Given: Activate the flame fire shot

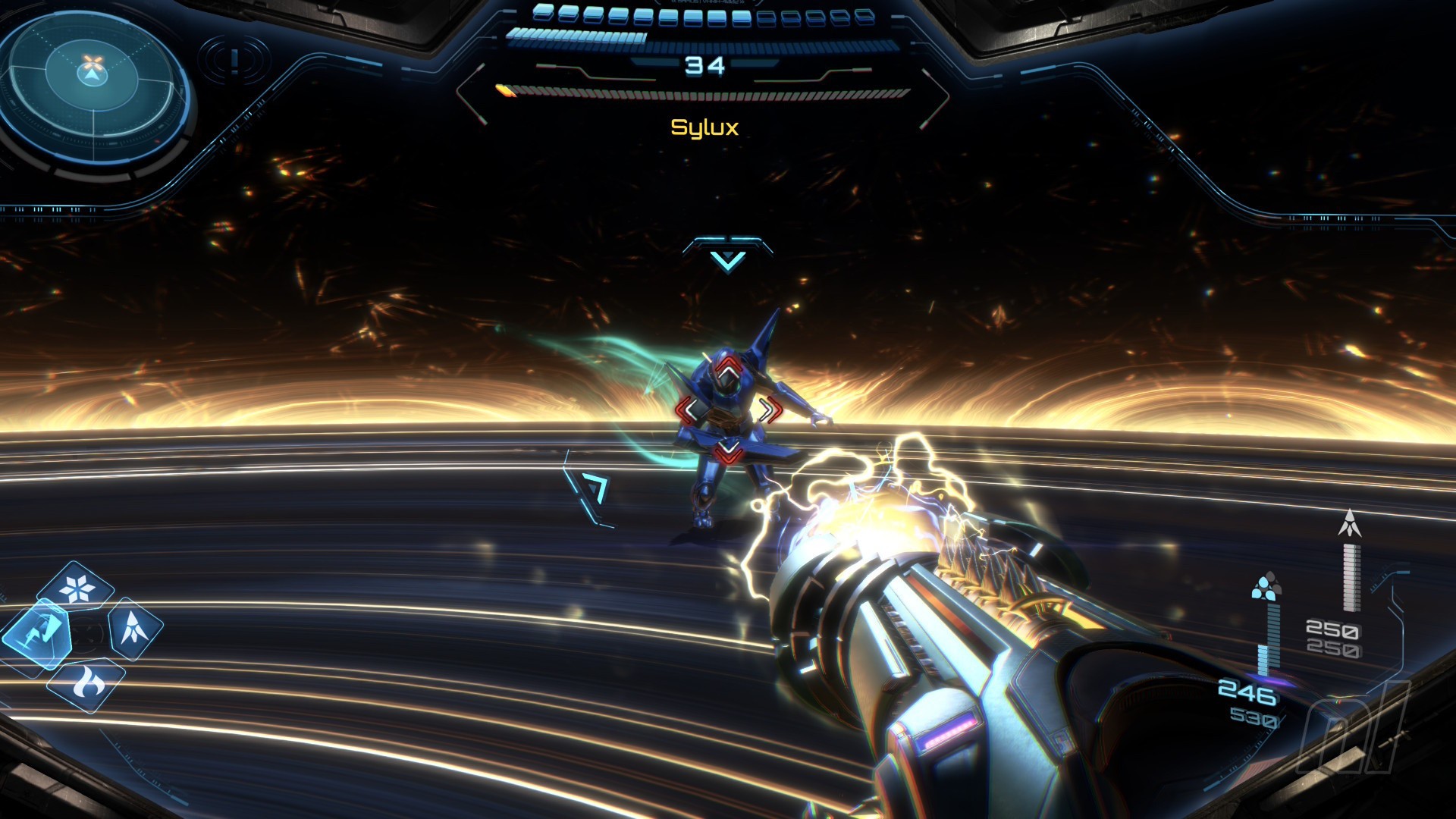Looking at the screenshot, I should point(86,683).
